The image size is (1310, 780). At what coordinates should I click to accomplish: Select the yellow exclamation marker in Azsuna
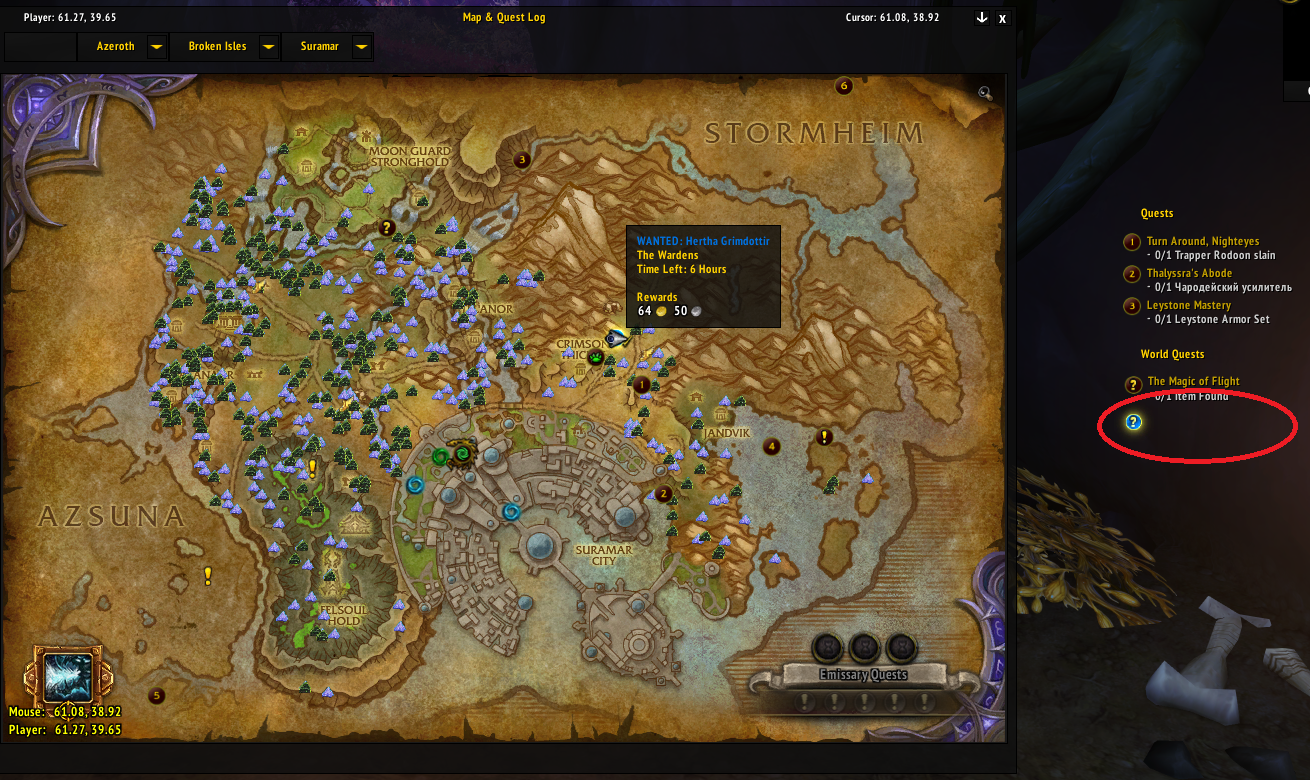click(208, 575)
